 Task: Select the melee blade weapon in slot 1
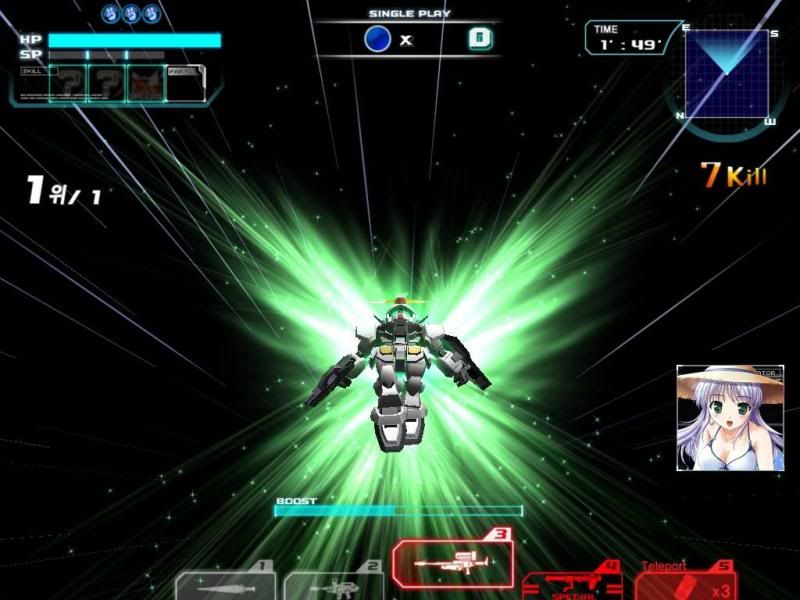coord(226,585)
